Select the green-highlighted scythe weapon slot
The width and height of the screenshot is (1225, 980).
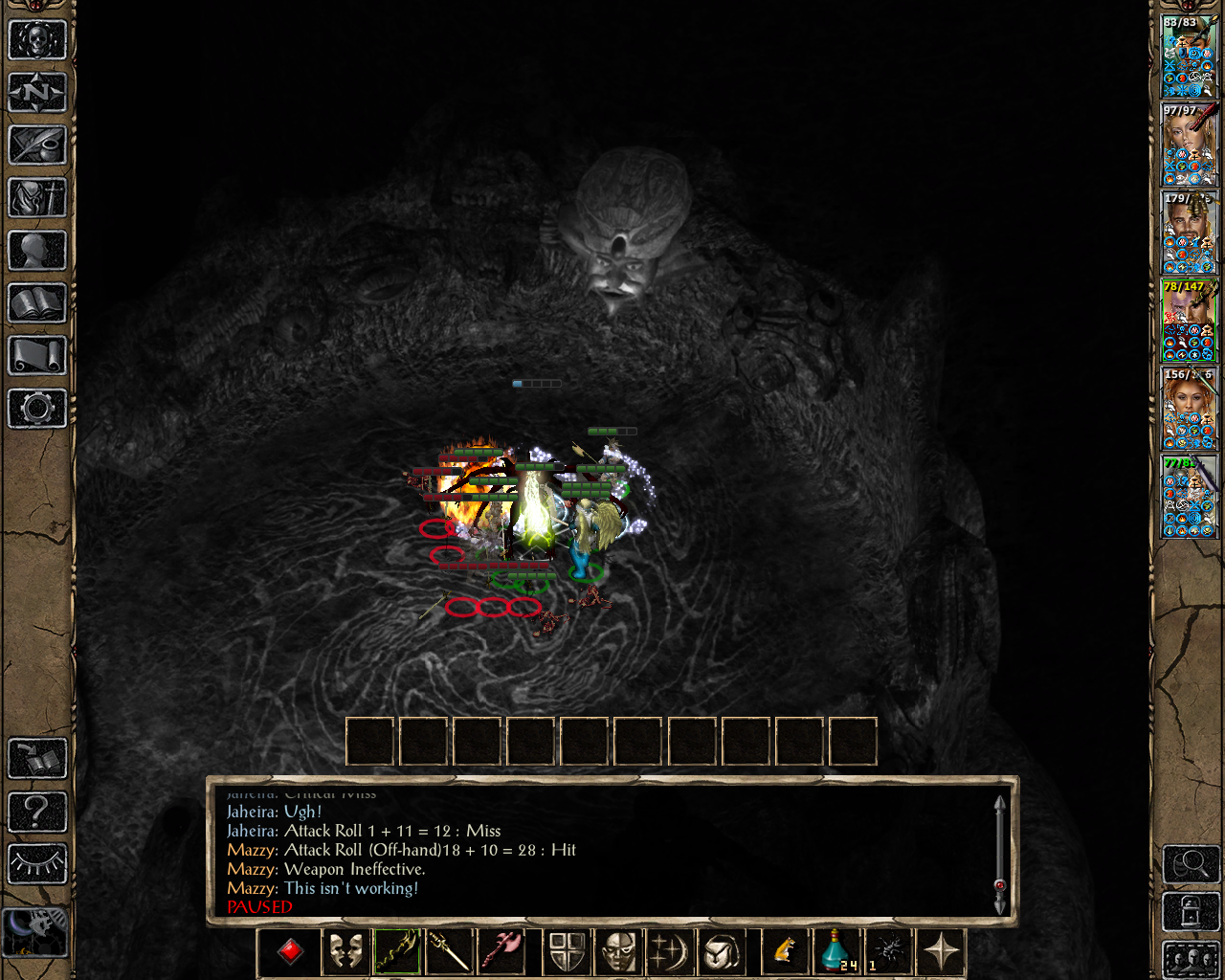click(397, 951)
